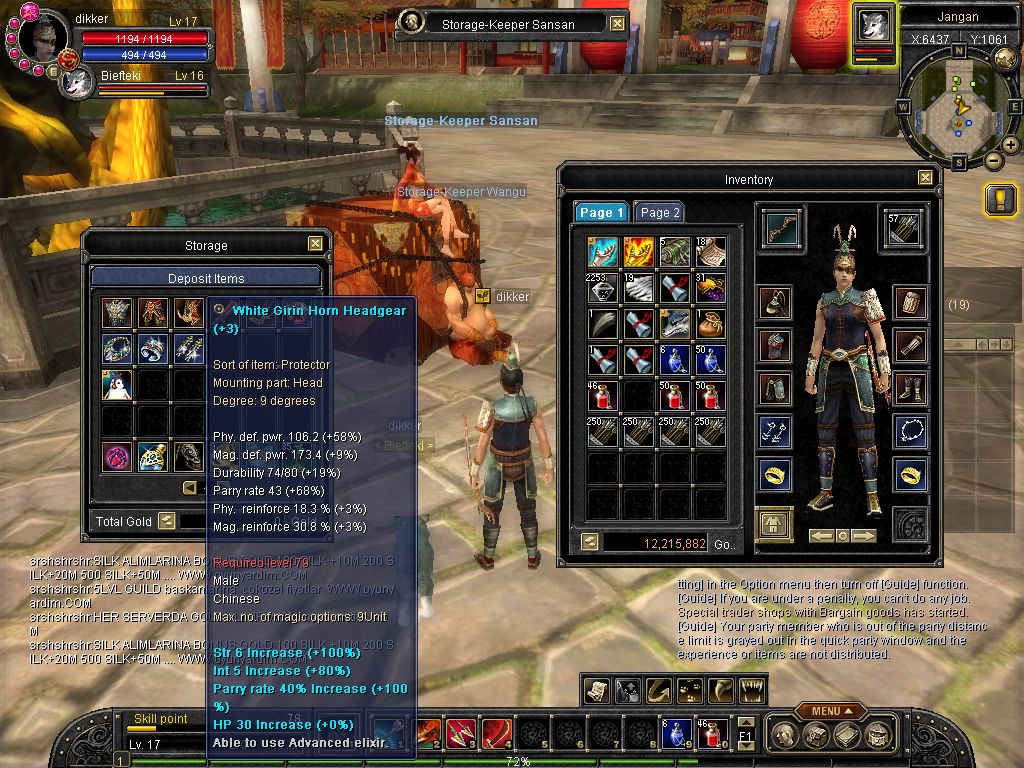
Task: Open the avatar costume button in inventory
Action: pos(774,523)
